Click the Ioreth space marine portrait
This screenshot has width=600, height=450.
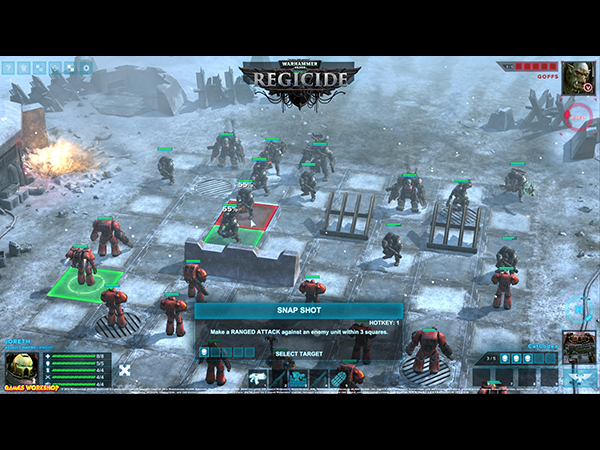coord(21,366)
